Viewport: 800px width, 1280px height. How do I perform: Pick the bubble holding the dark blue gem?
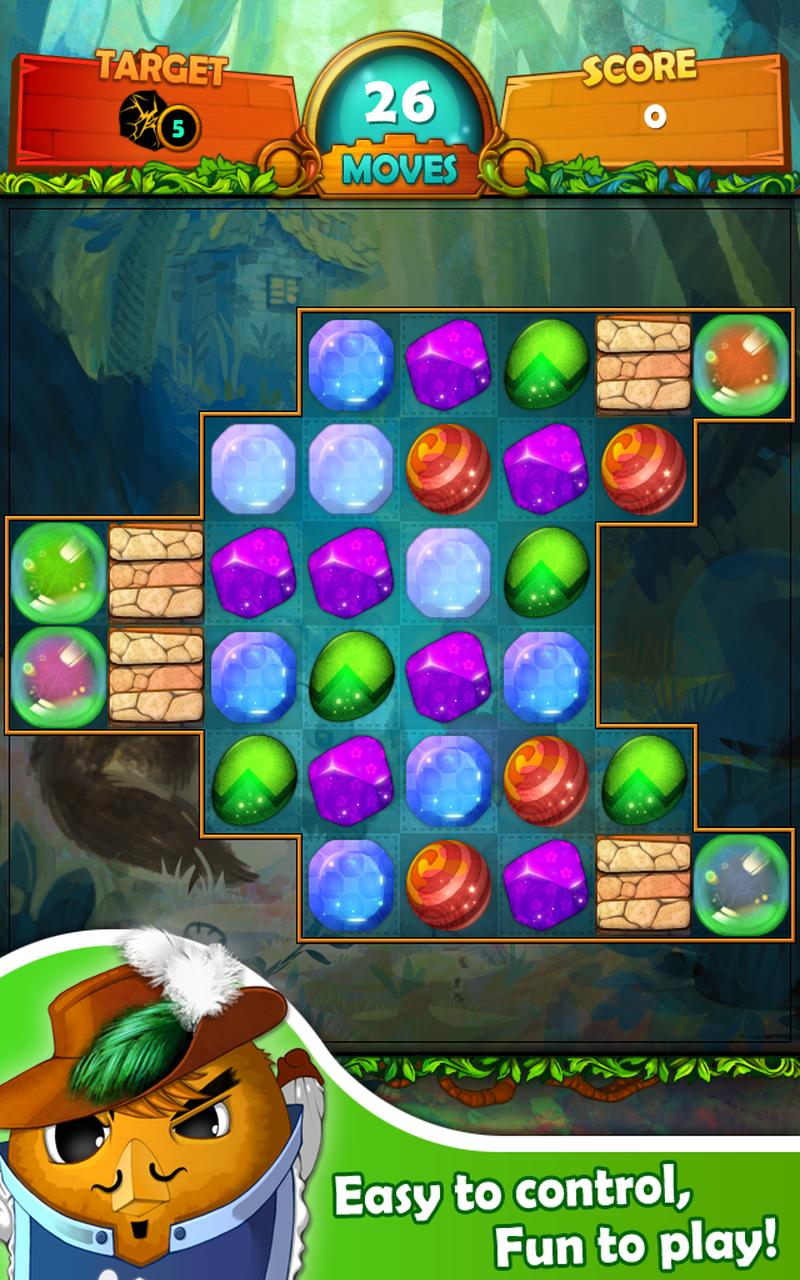pos(742,885)
